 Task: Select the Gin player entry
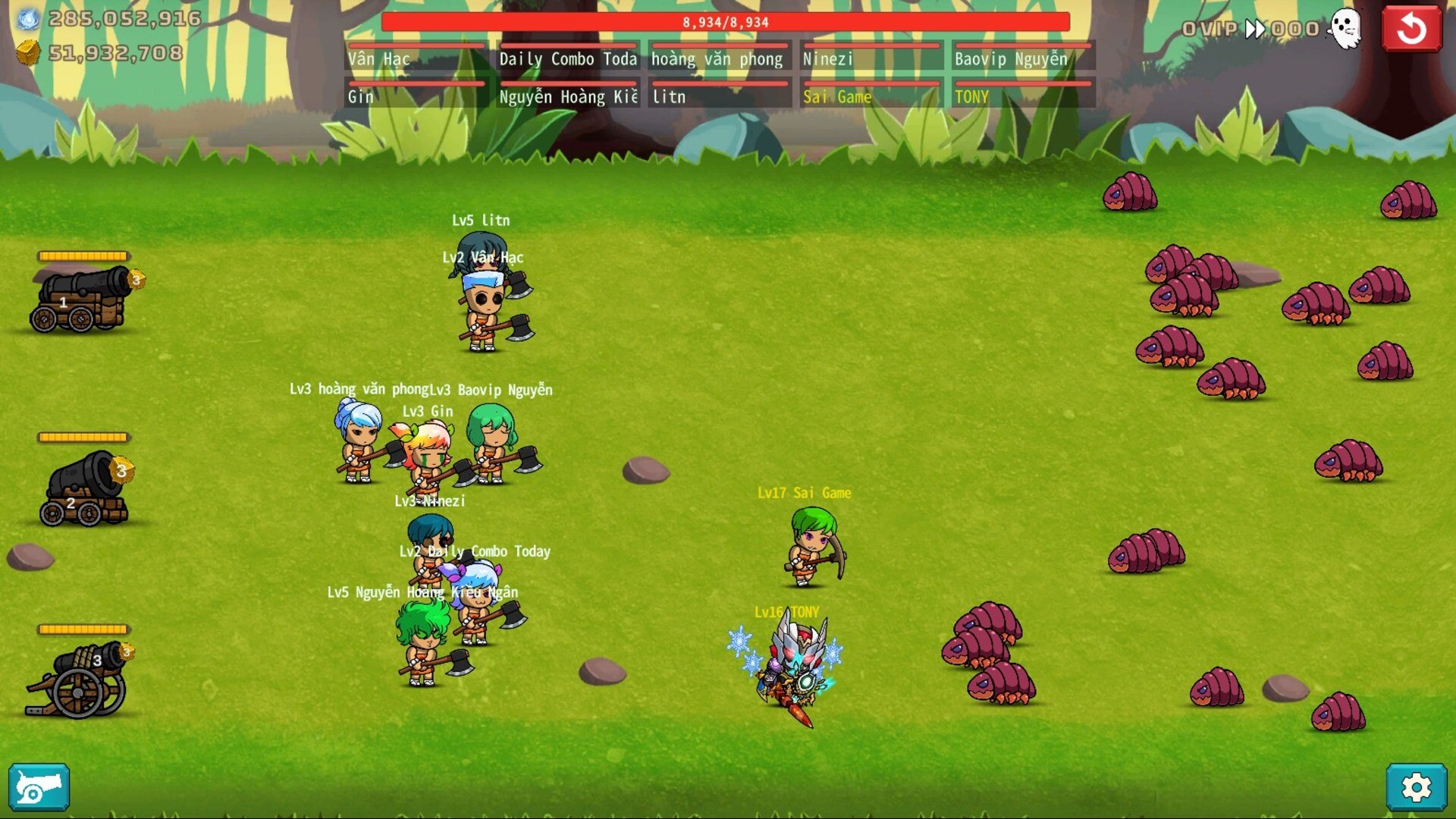click(416, 95)
